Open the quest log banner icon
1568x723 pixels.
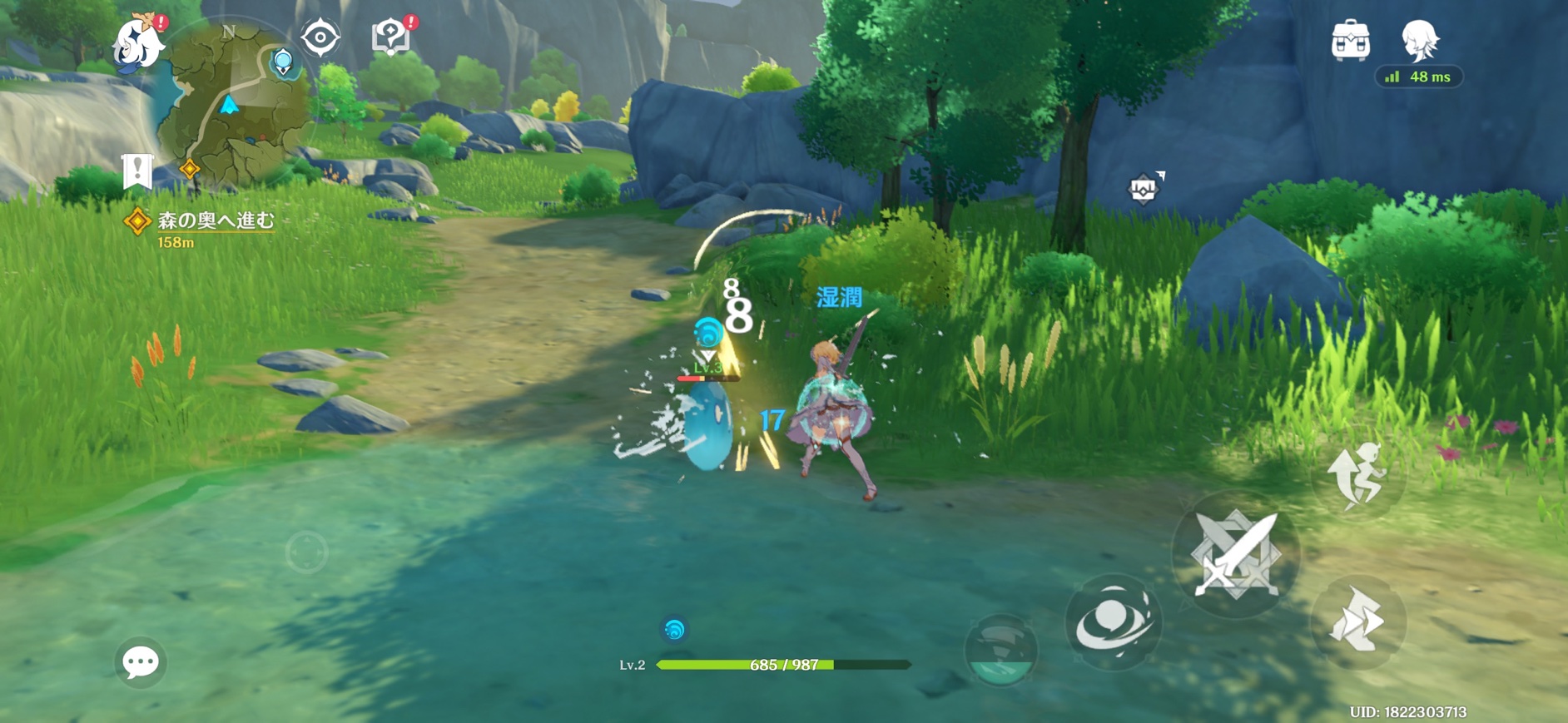coord(137,171)
